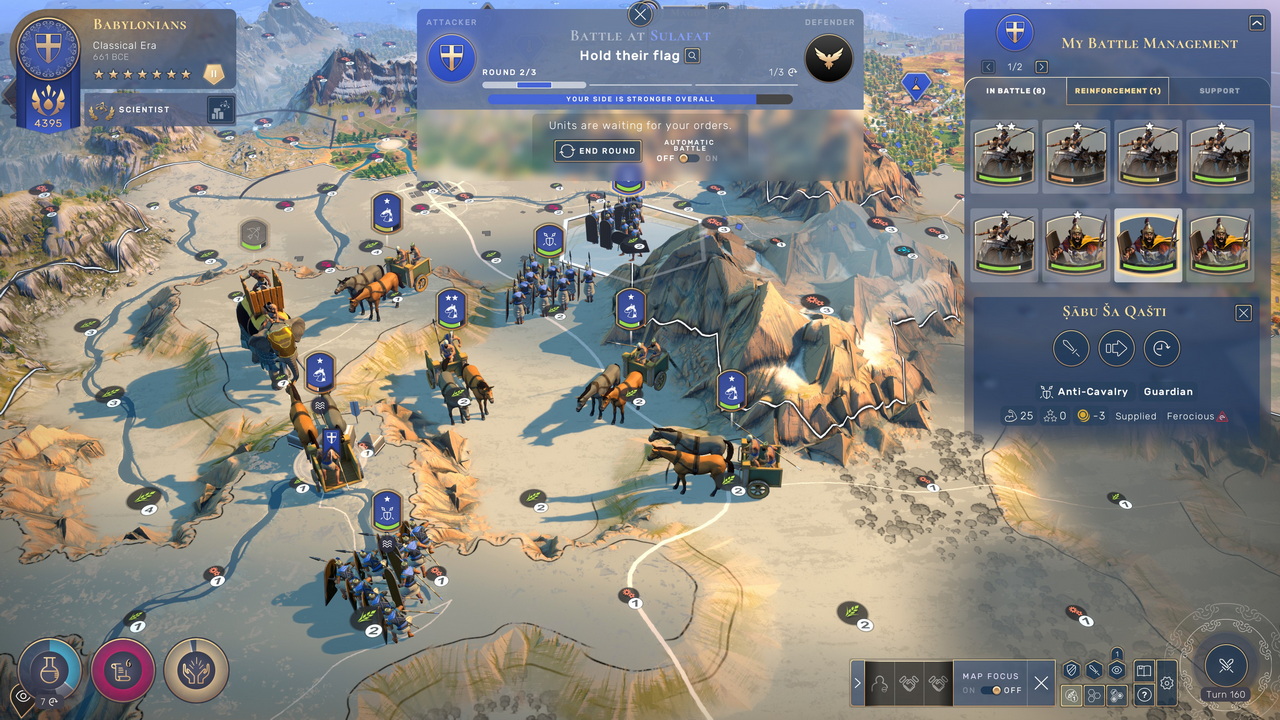Collapse the My Battle Management panel

[1256, 23]
